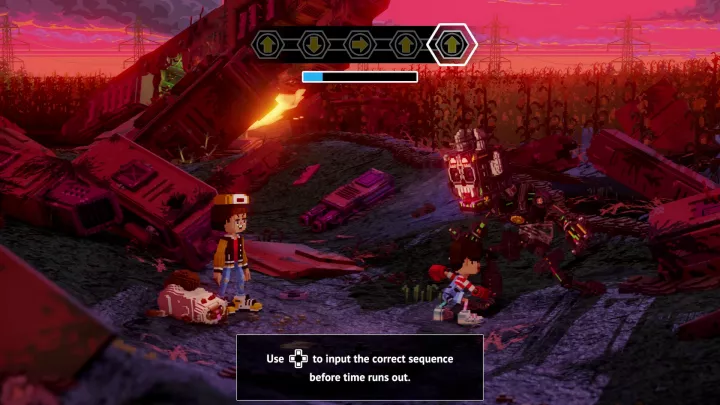The width and height of the screenshot is (720, 405).
Task: Select the down arrow in the sequence
Action: click(312, 44)
